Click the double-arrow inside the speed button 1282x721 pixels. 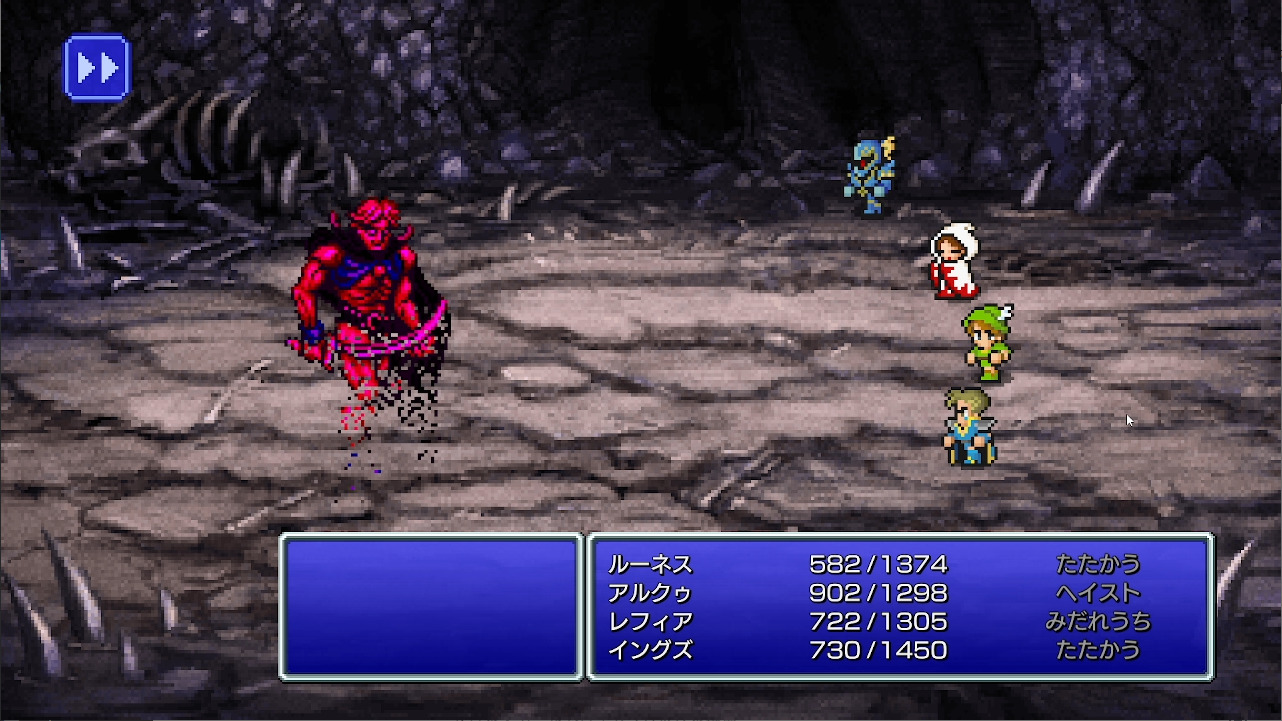(x=95, y=65)
